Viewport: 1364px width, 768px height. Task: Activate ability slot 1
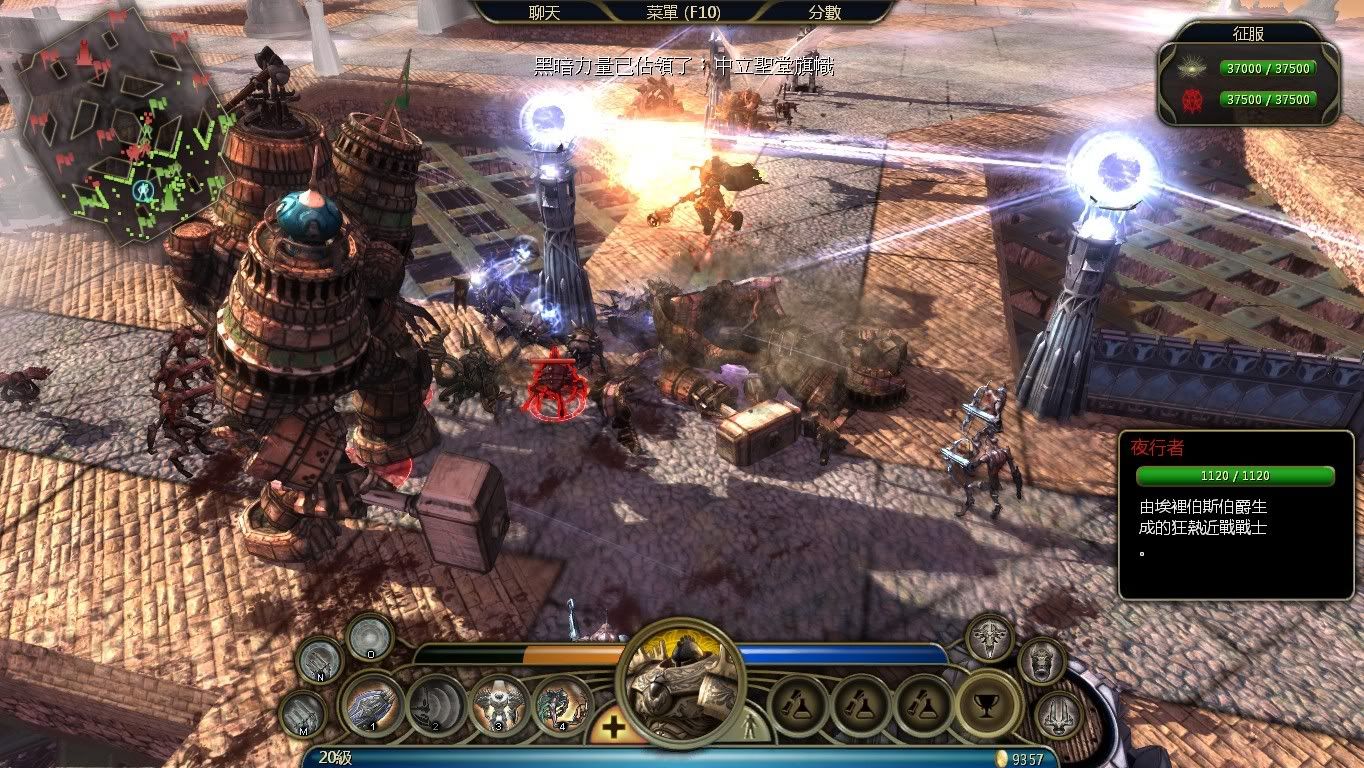(x=372, y=704)
